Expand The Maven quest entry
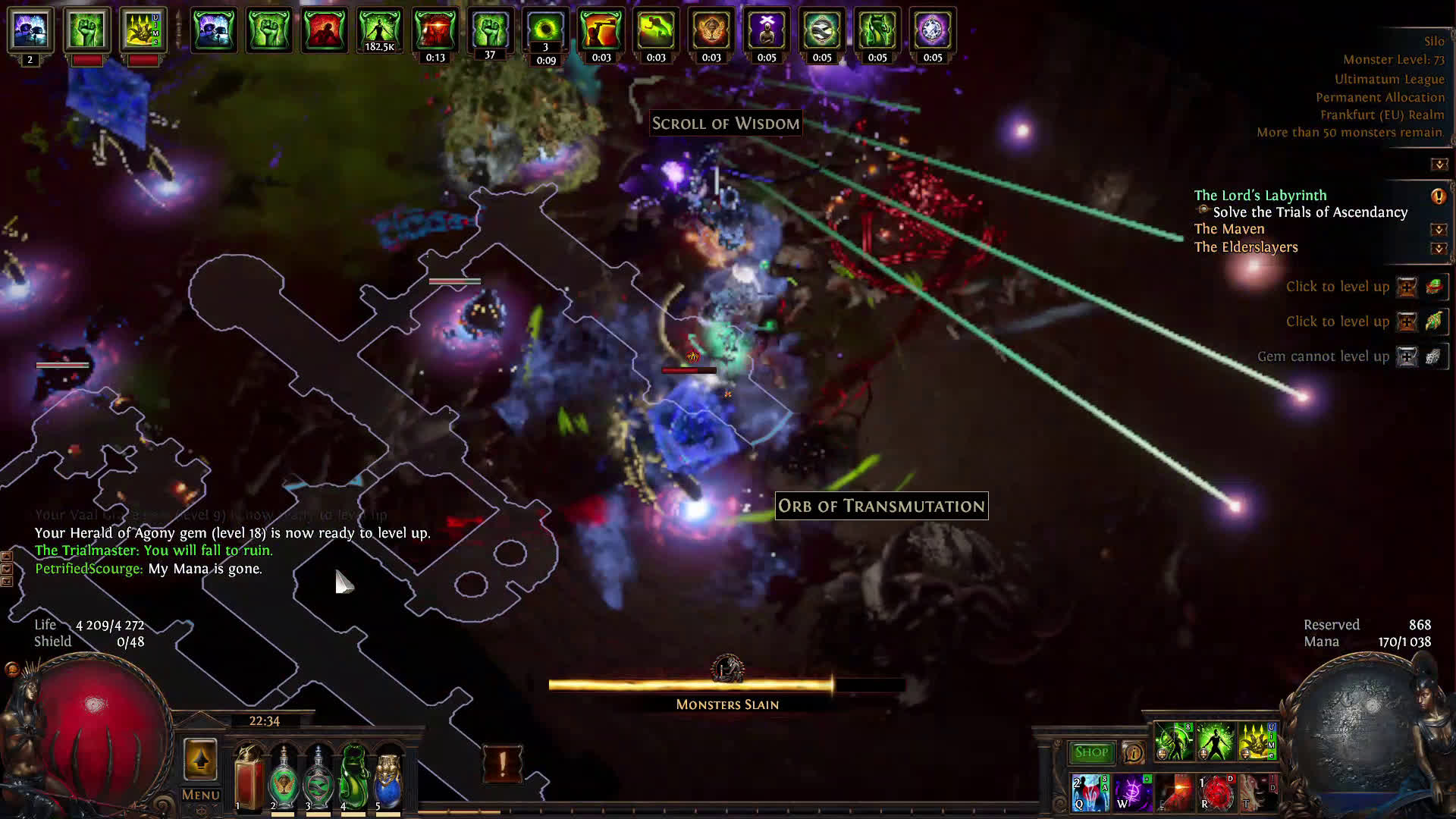The image size is (1456, 819). pyautogui.click(x=1439, y=229)
